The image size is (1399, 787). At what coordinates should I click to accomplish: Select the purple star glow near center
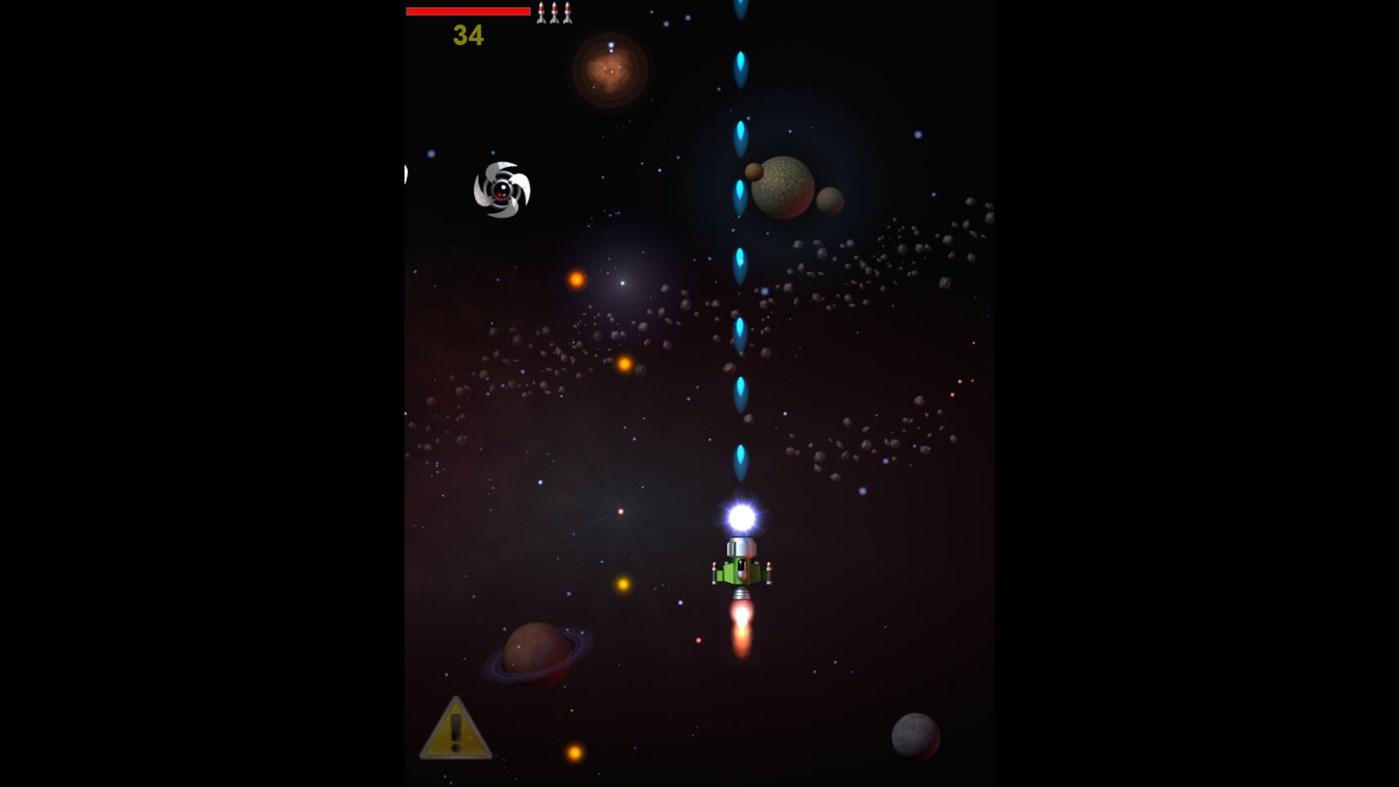(622, 282)
